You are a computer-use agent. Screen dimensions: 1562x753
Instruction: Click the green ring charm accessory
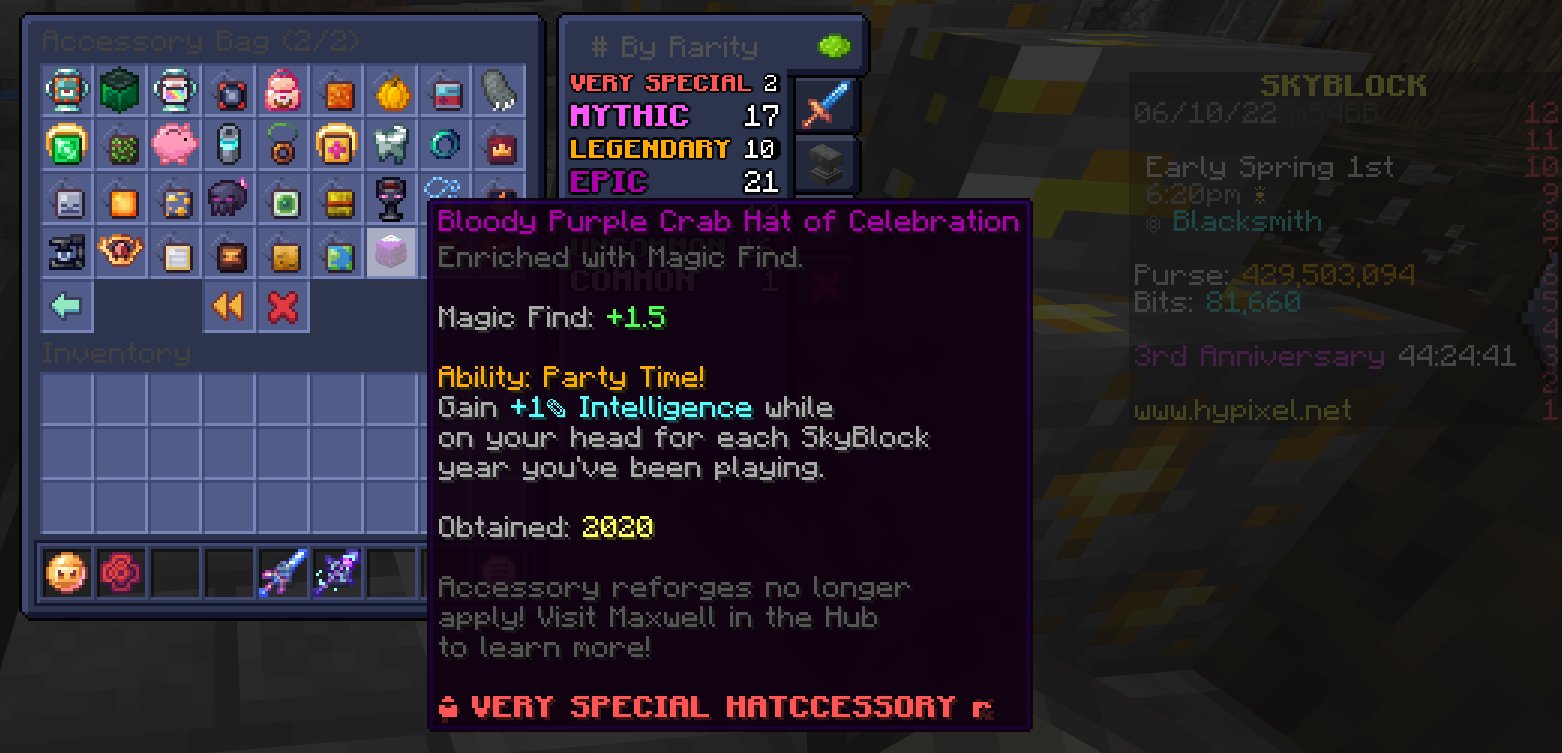click(x=282, y=145)
